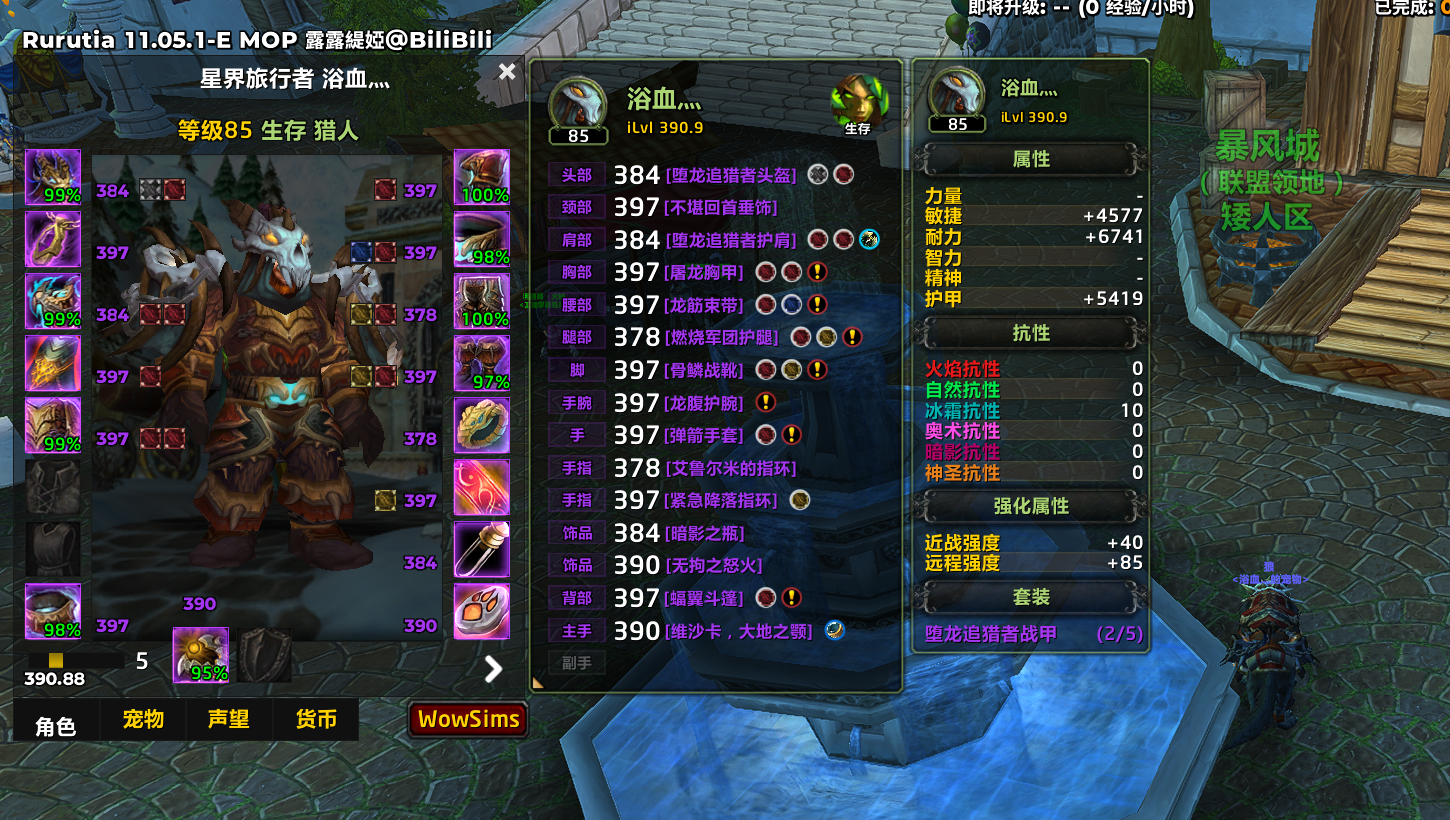Screen dimensions: 1450x820
Task: Click the 生存 specialization icon
Action: (857, 103)
